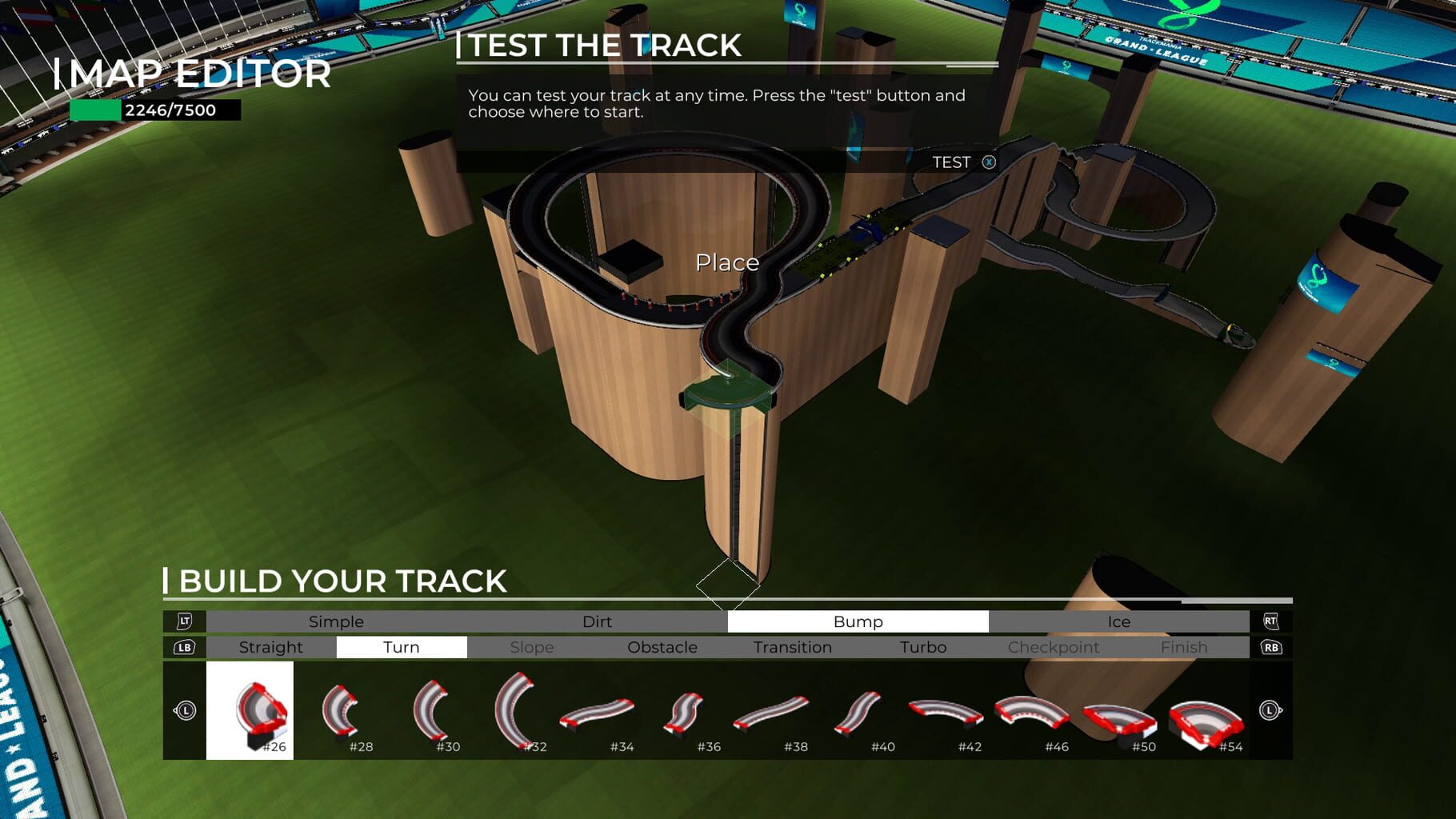Switch to Transition block type
This screenshot has width=1456, height=819.
791,648
